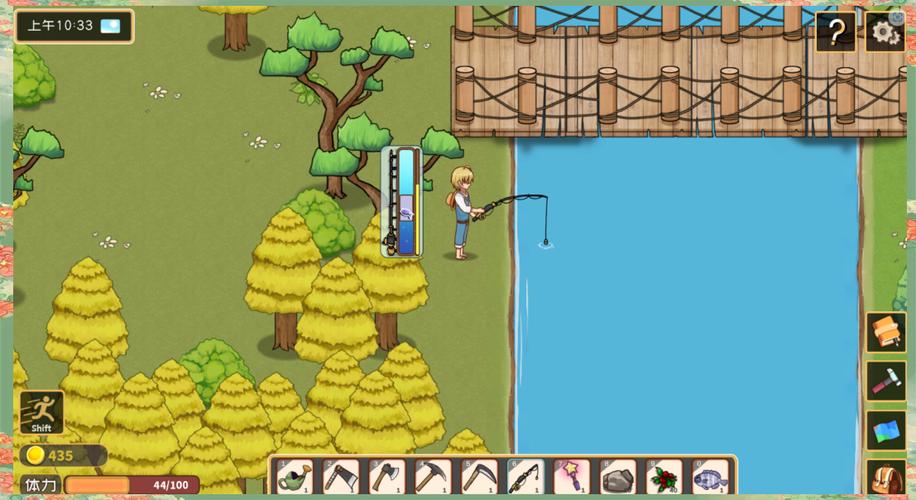Equip the pickaxe from the hotbar

433,477
